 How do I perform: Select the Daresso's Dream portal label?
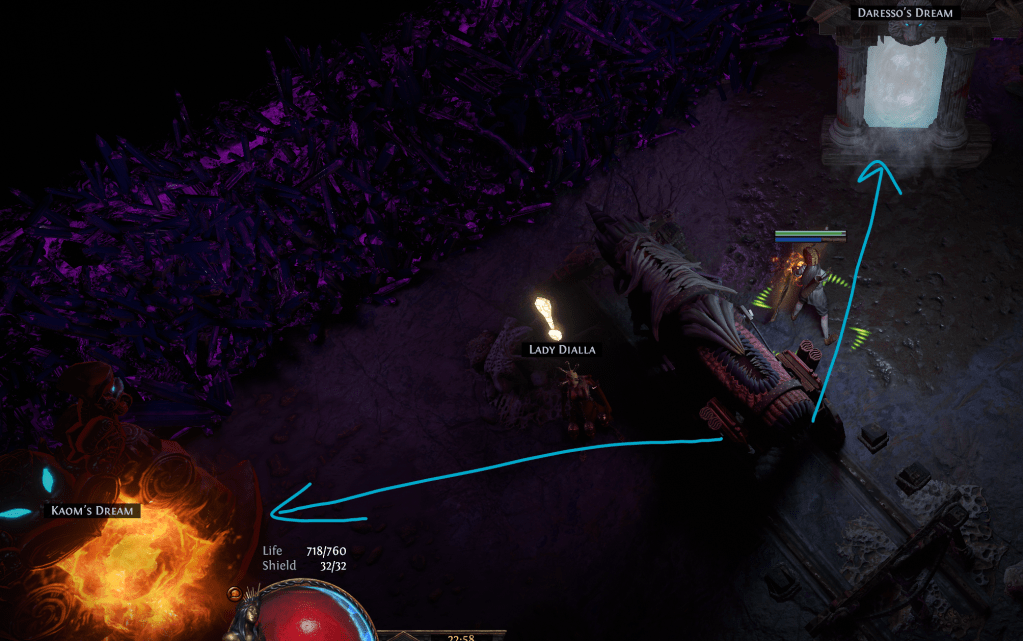point(904,13)
